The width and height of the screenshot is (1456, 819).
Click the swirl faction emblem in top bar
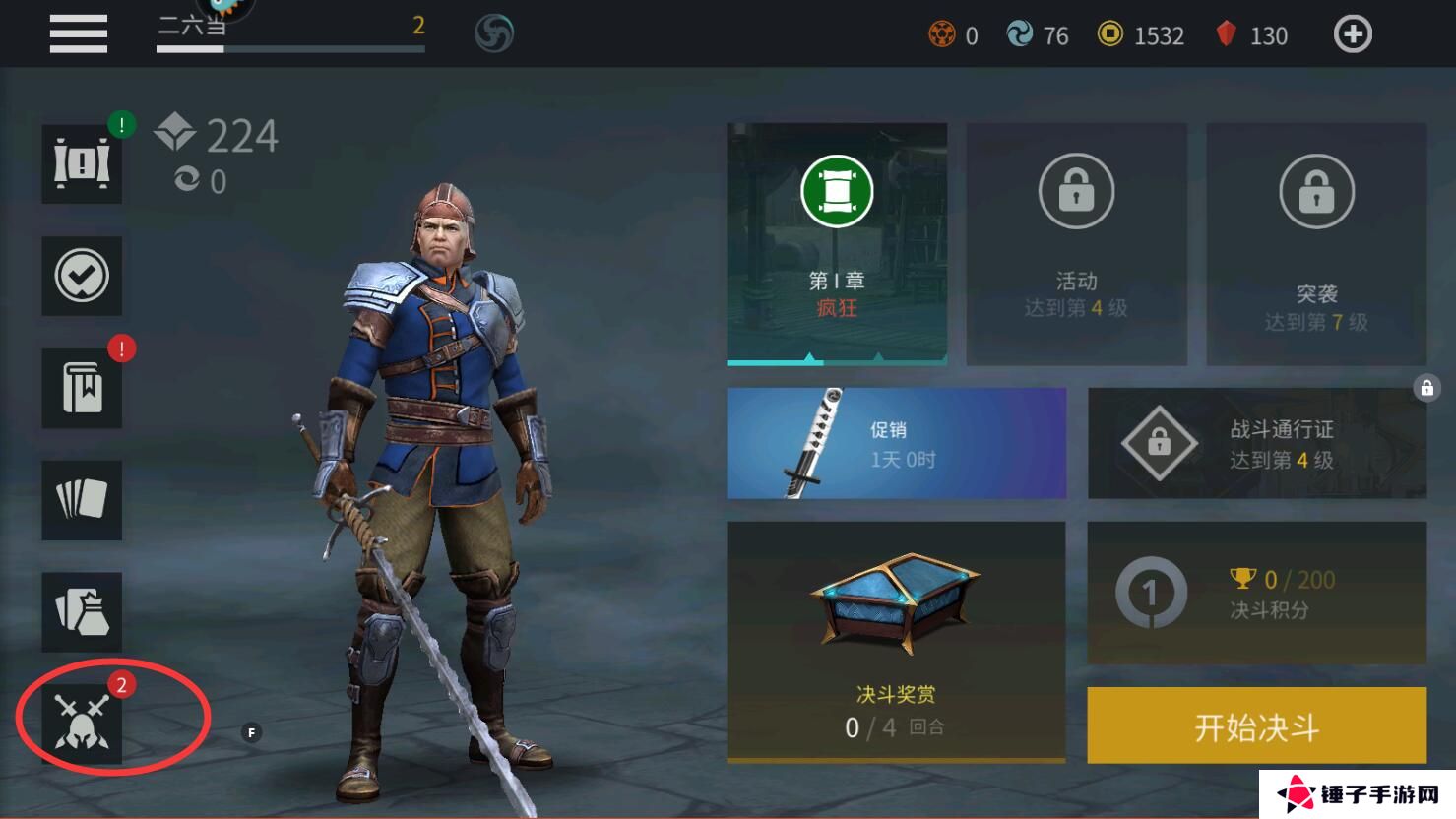(x=494, y=34)
